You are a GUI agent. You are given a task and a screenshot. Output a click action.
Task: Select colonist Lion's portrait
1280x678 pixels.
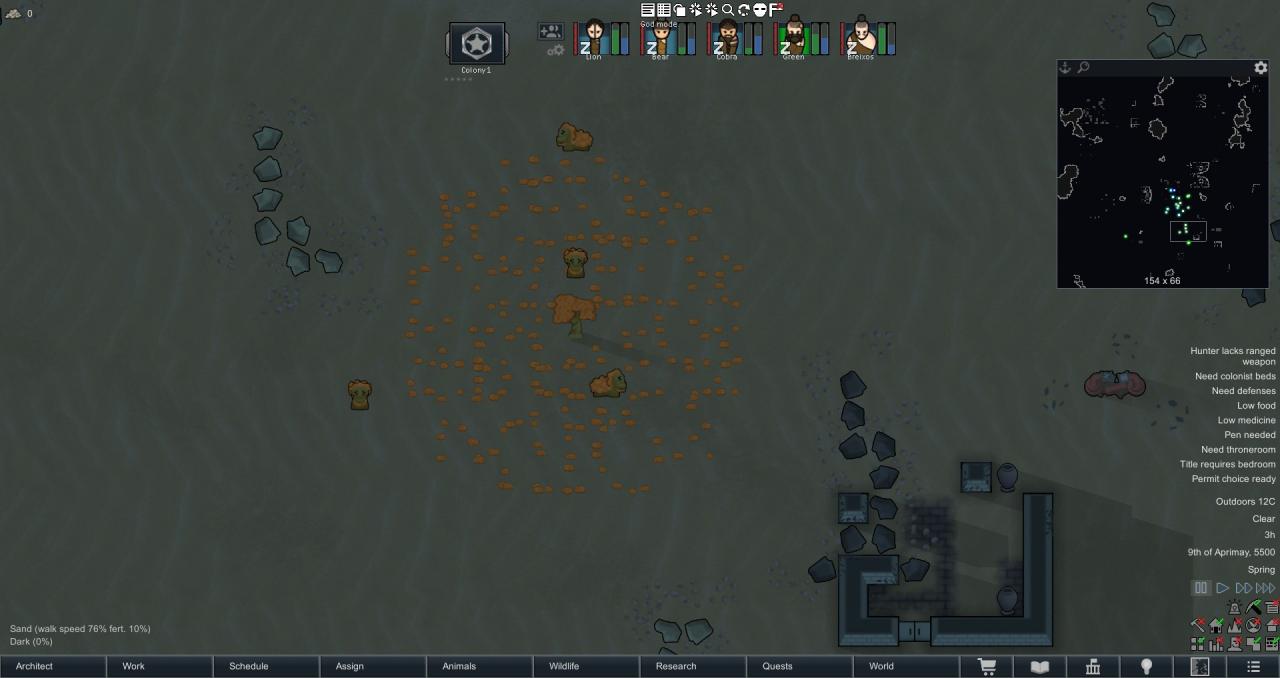[595, 39]
